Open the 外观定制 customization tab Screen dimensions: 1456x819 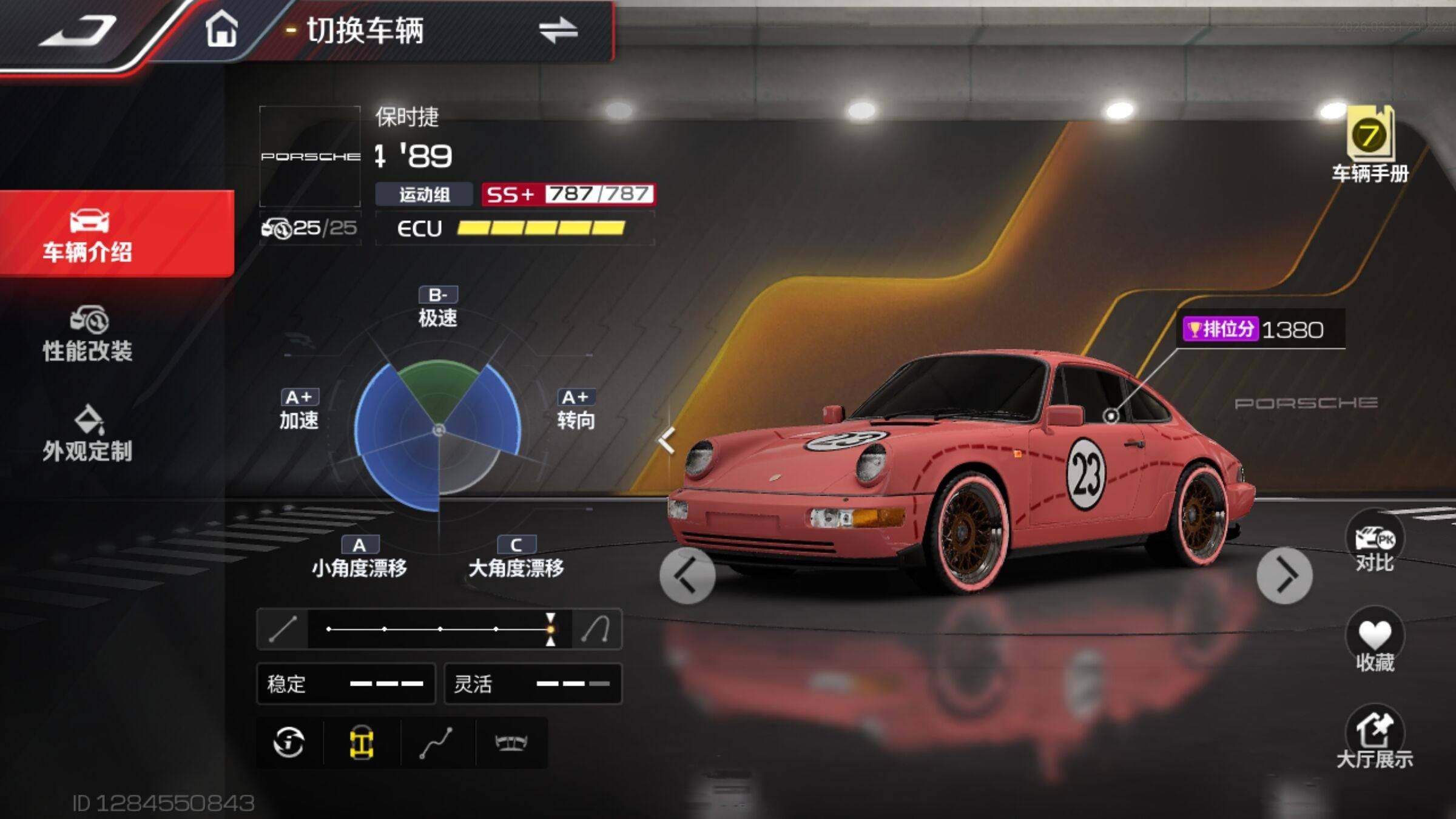pyautogui.click(x=88, y=434)
